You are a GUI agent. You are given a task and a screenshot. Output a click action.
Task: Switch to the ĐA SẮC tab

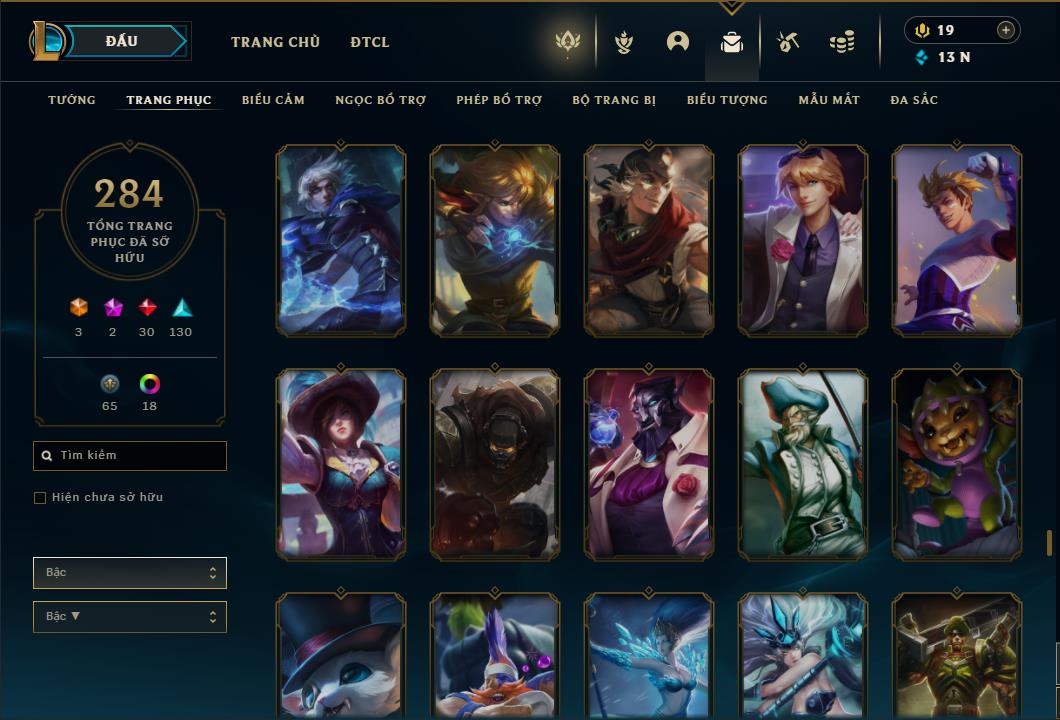tap(914, 100)
